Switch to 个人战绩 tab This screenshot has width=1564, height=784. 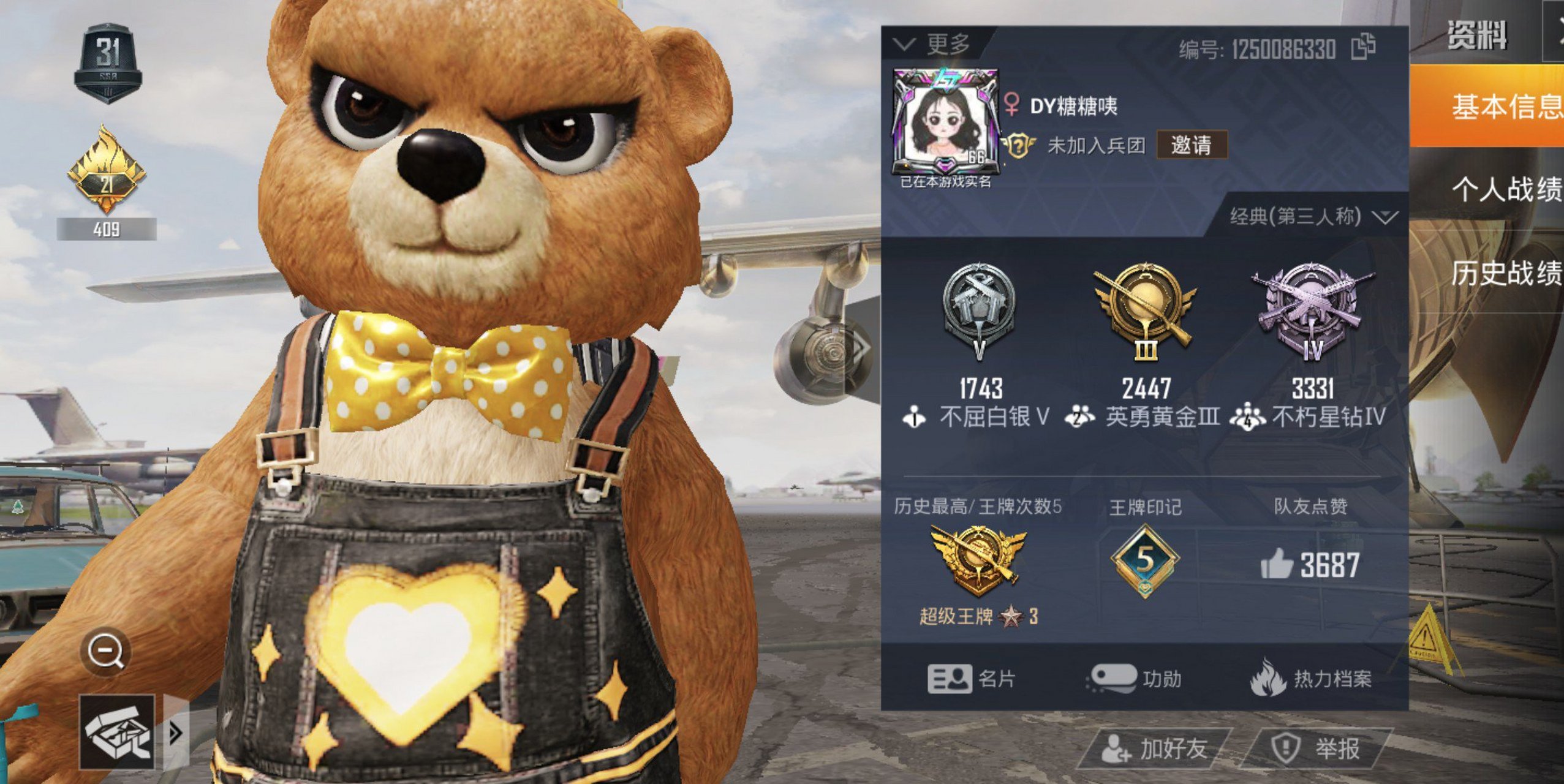pos(1504,189)
